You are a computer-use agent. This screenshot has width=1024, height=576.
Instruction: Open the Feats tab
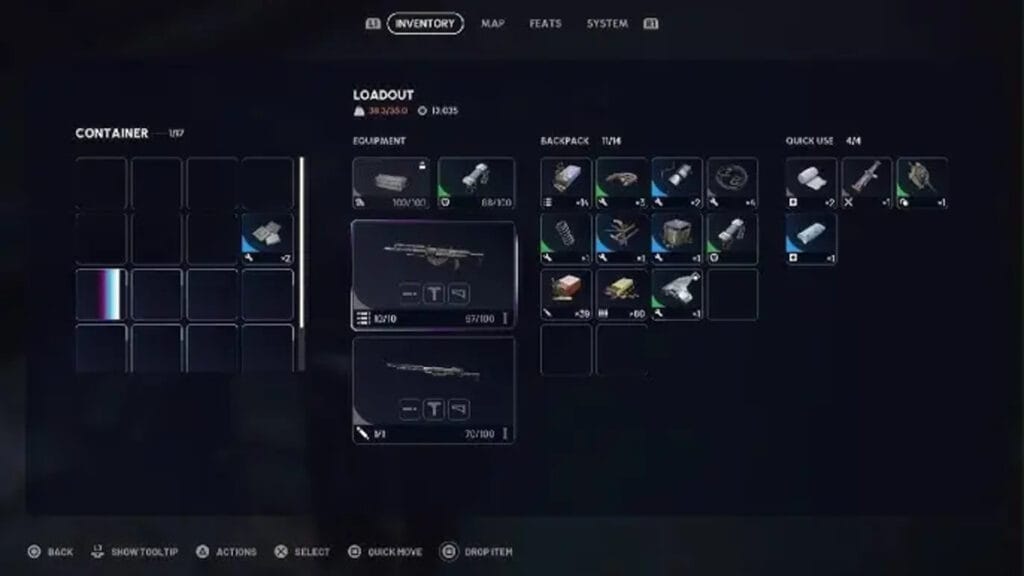tap(545, 23)
